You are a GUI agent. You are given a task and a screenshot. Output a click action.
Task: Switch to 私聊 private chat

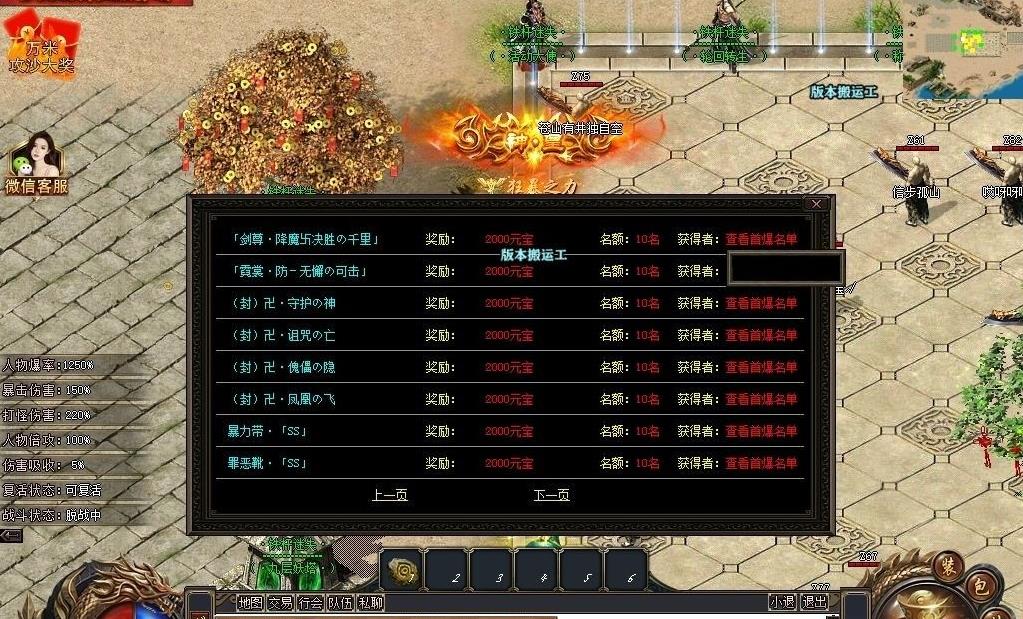click(x=371, y=603)
